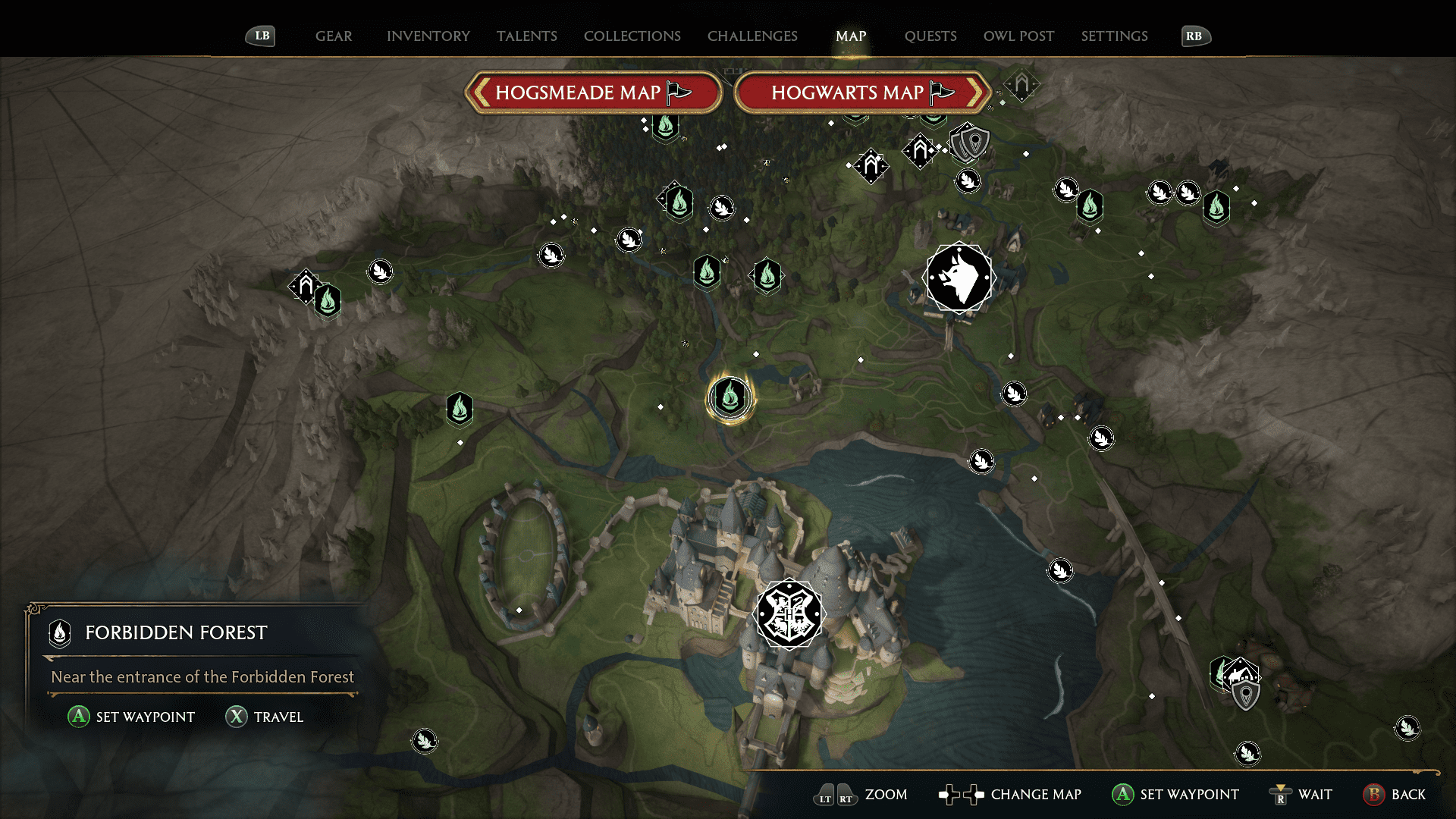Open the OWL POST screen

coord(1018,36)
